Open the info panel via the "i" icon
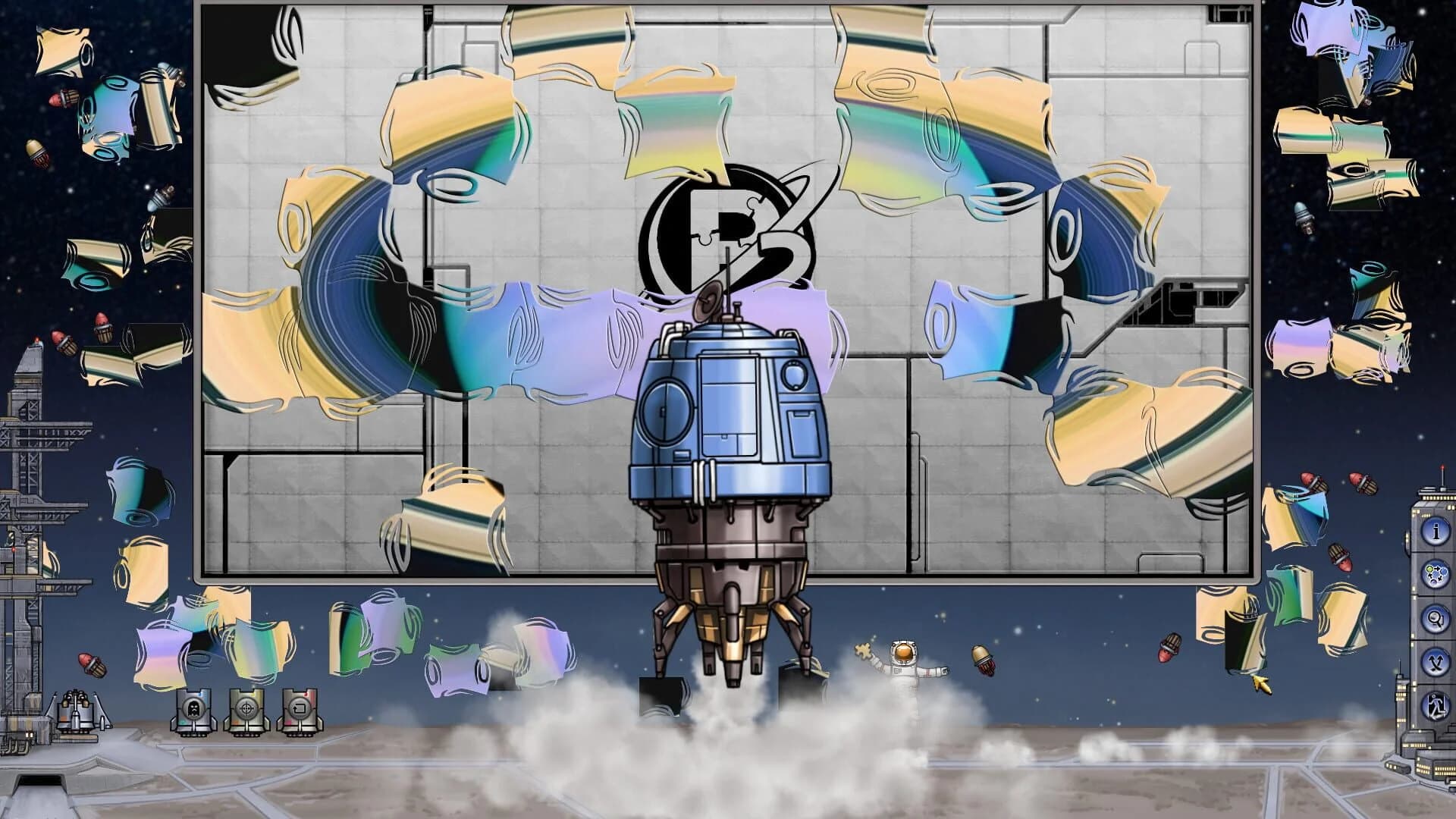This screenshot has height=819, width=1456. point(1435,531)
